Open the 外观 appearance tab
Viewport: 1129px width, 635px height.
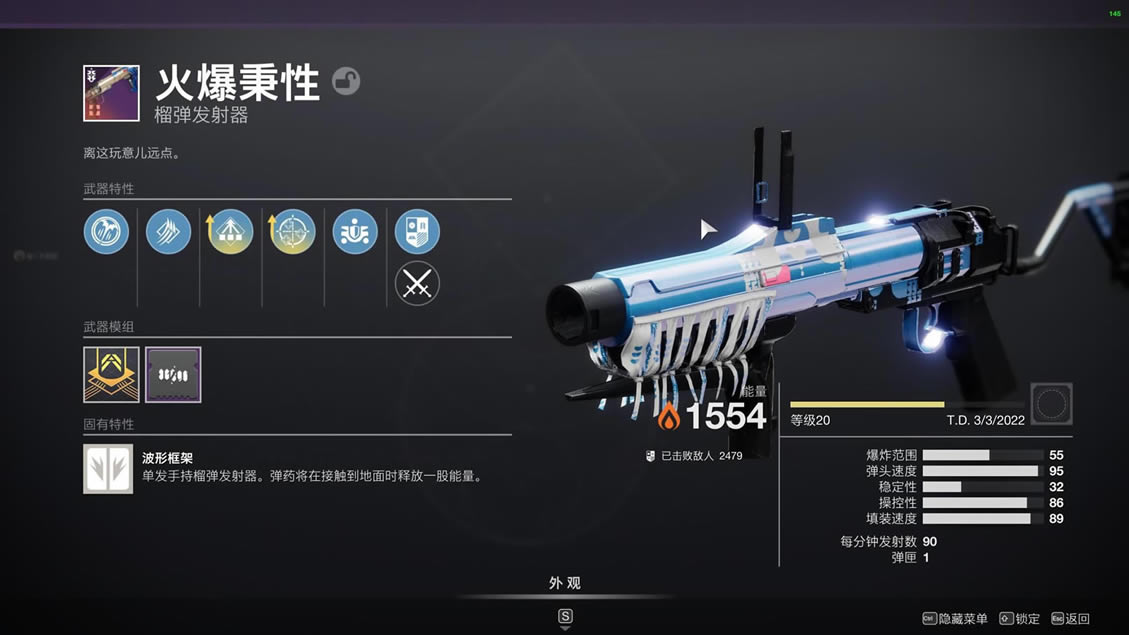click(565, 583)
